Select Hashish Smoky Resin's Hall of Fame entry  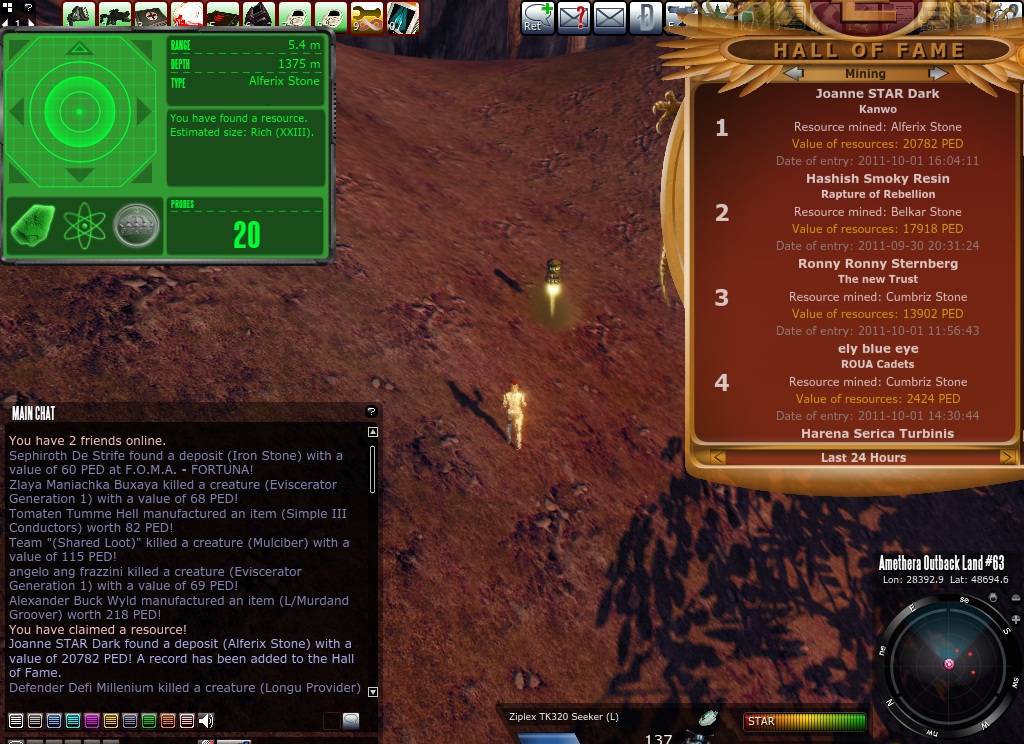[877, 179]
